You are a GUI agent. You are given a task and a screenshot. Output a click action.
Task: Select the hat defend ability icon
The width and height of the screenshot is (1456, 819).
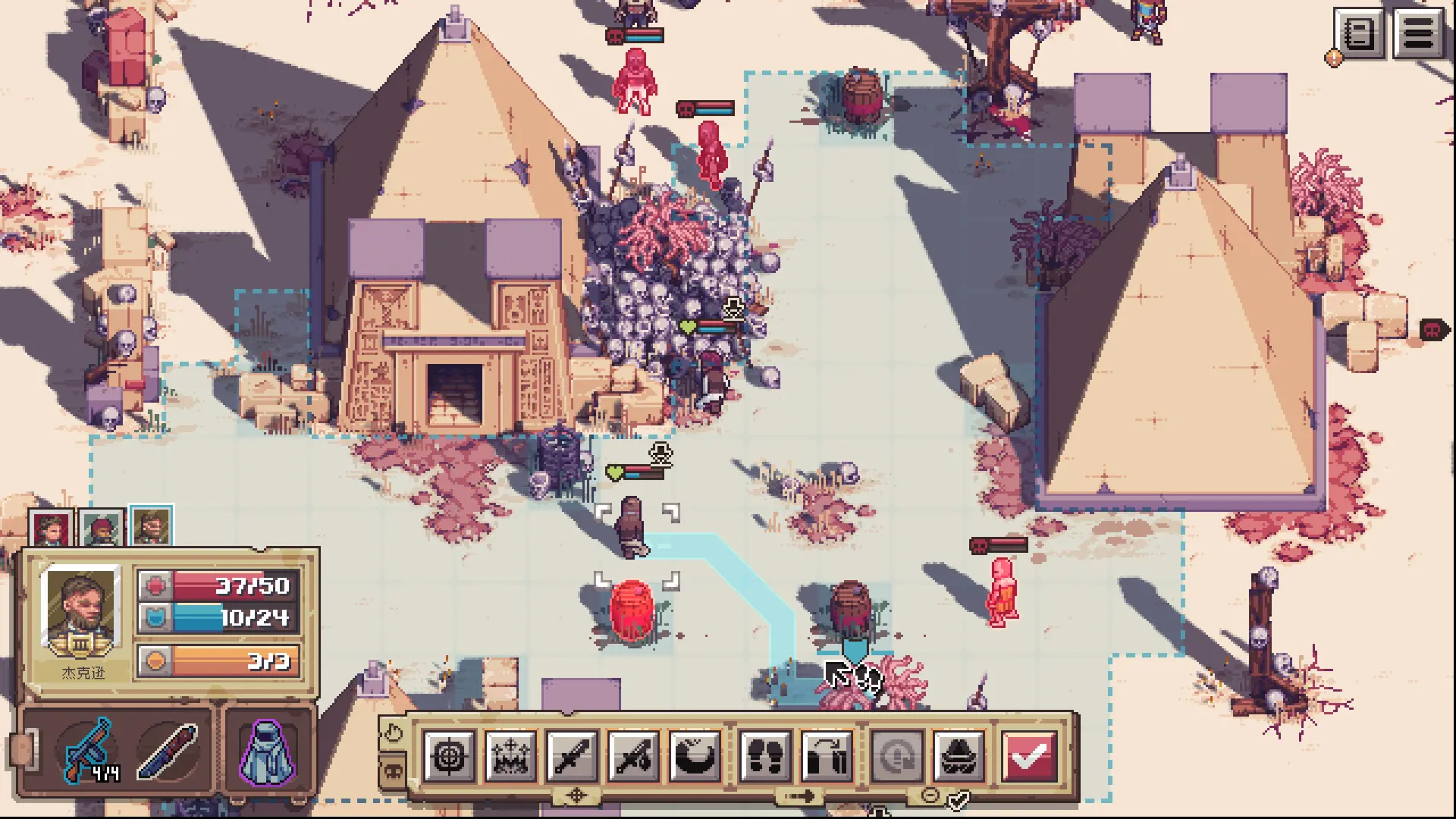pyautogui.click(x=959, y=758)
